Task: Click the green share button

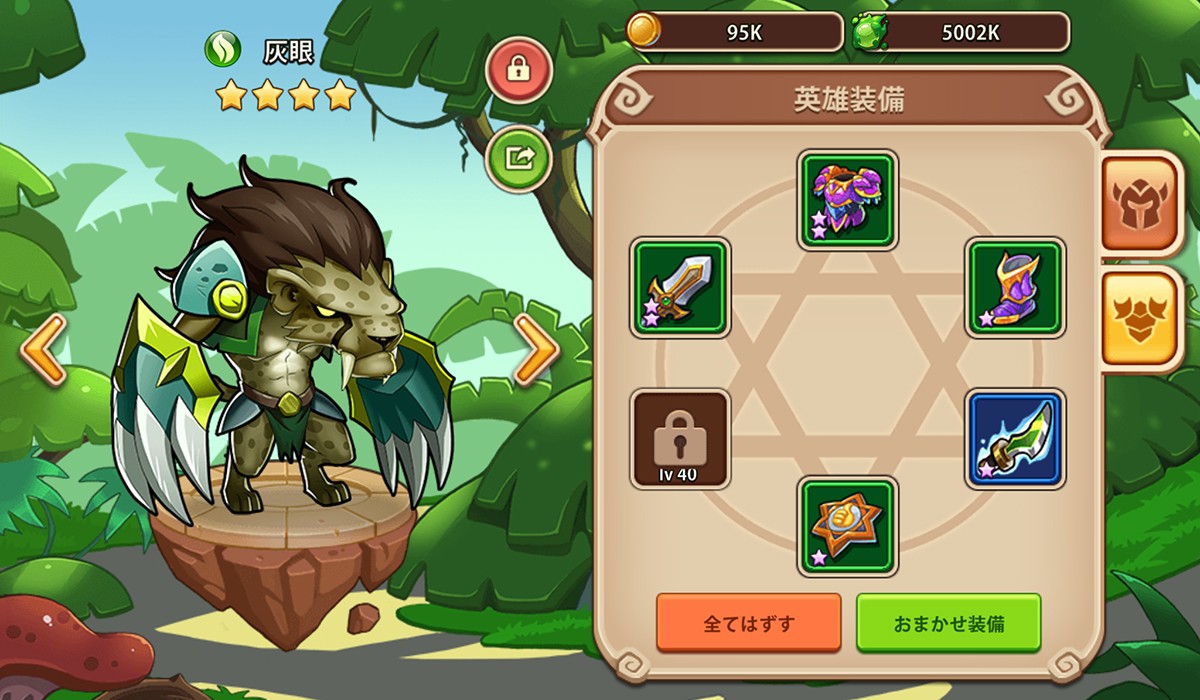Action: [x=519, y=158]
